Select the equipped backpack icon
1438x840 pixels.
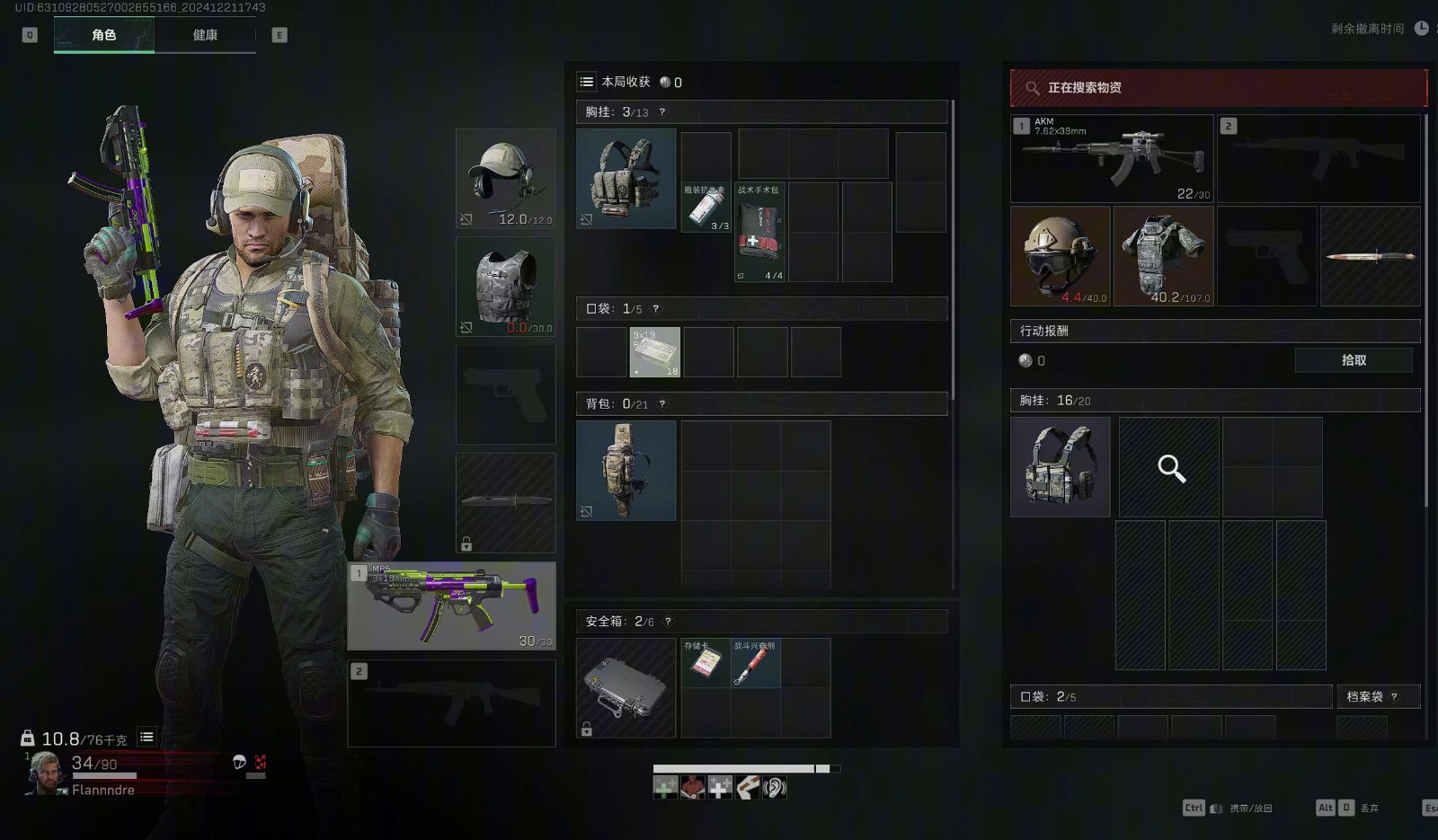(626, 471)
